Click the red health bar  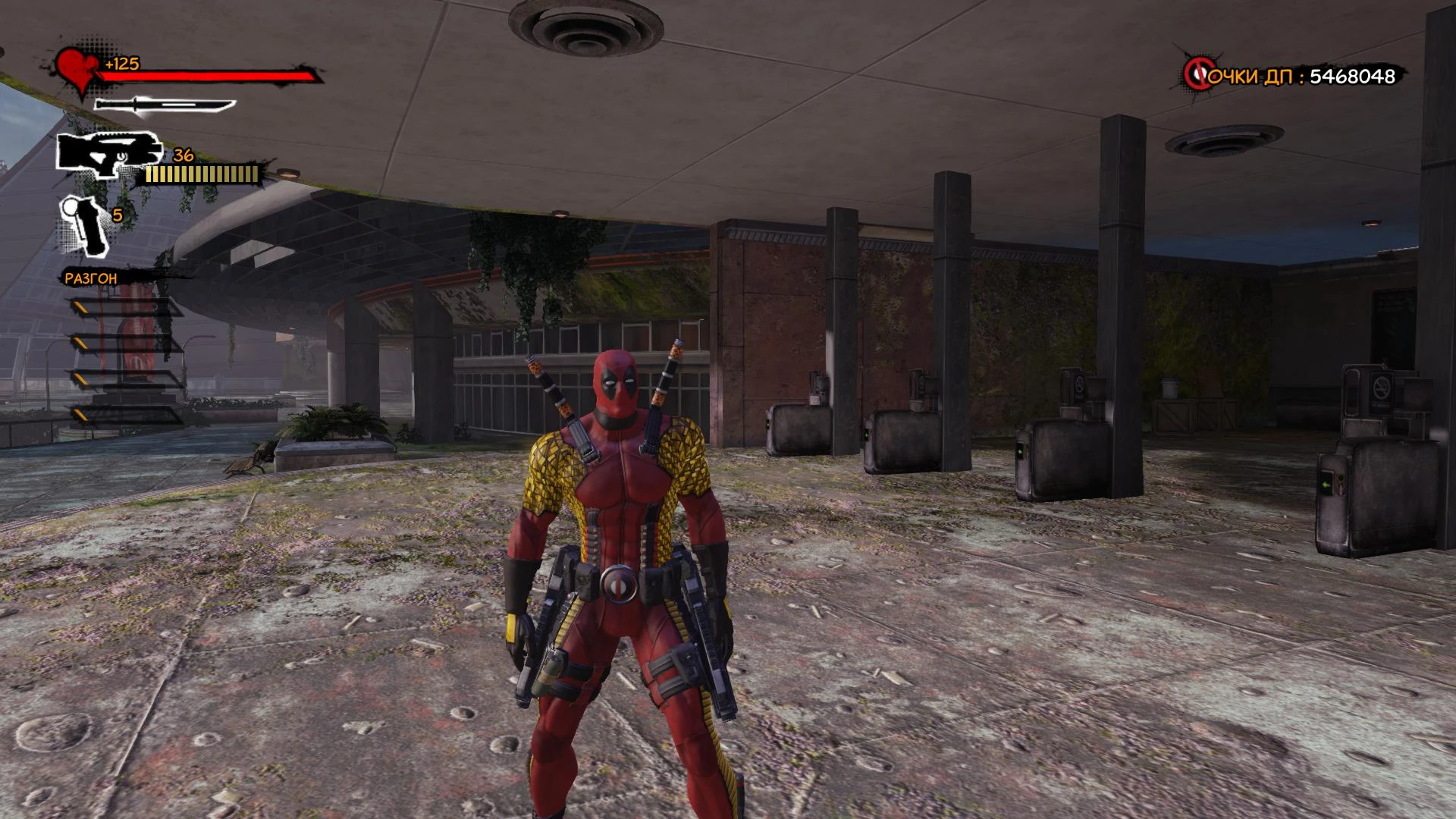tap(212, 76)
